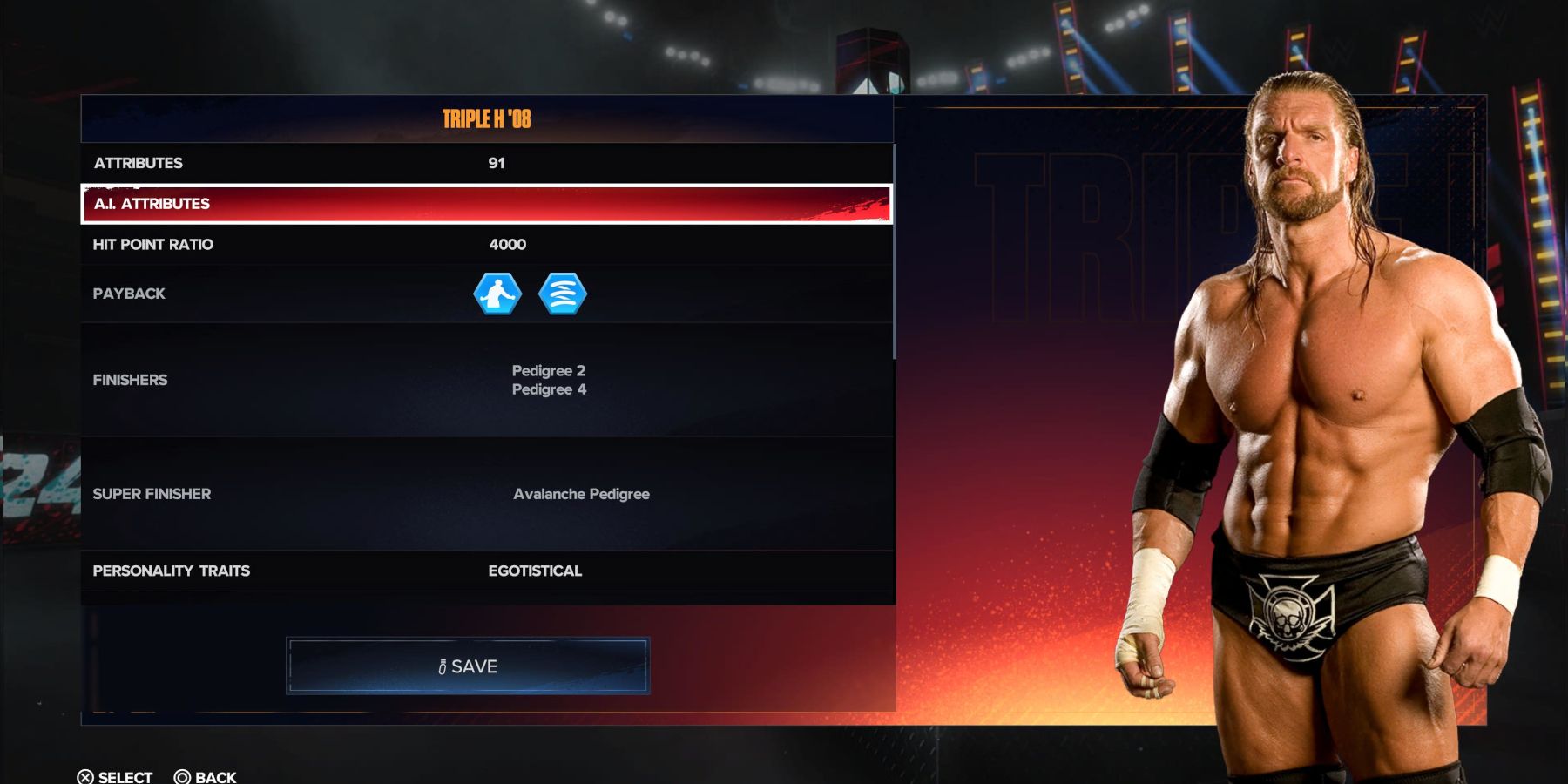
Task: Click the Egotistical personality trait value
Action: (537, 571)
